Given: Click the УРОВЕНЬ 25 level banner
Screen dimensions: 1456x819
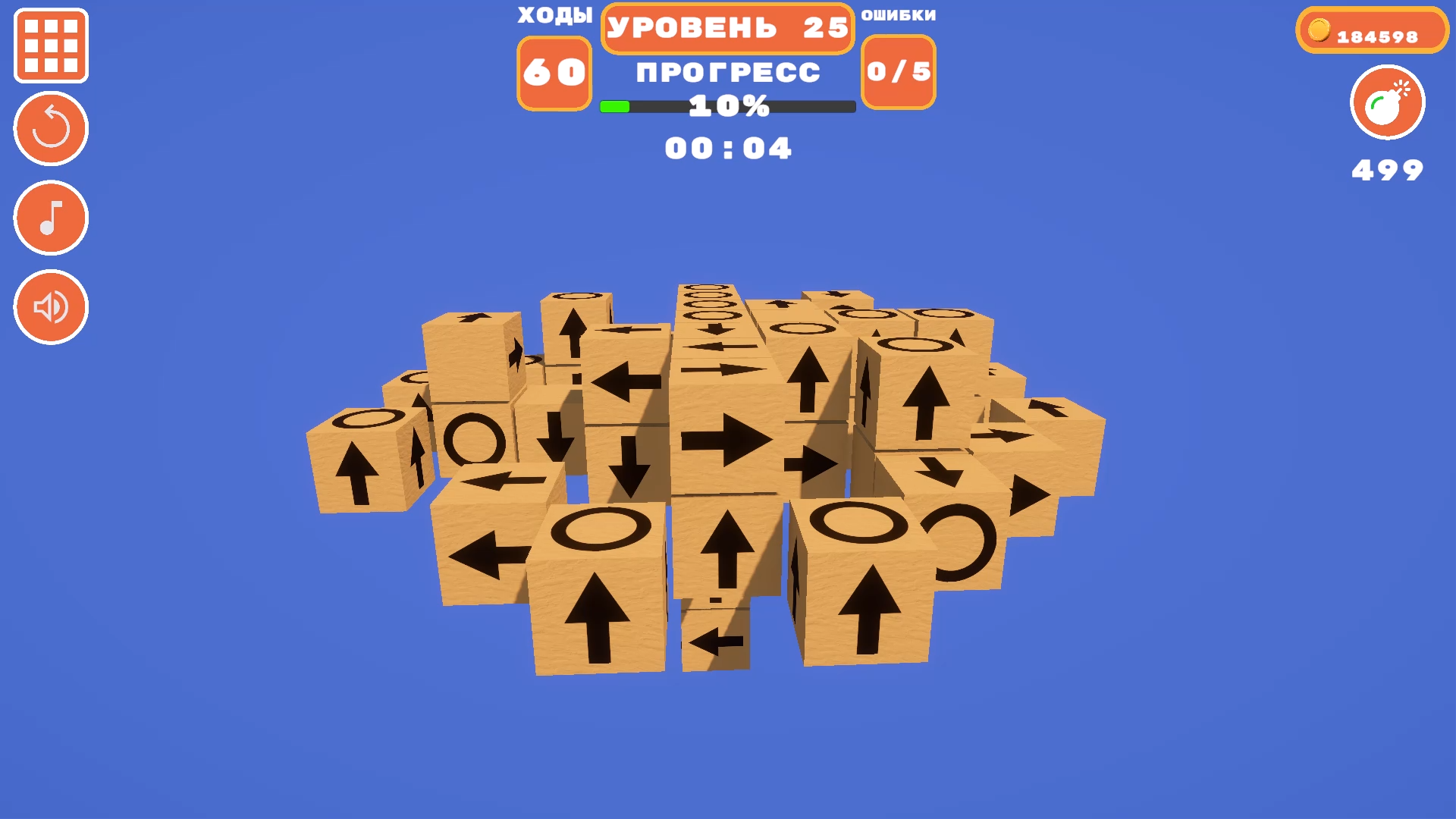Looking at the screenshot, I should coord(726,28).
